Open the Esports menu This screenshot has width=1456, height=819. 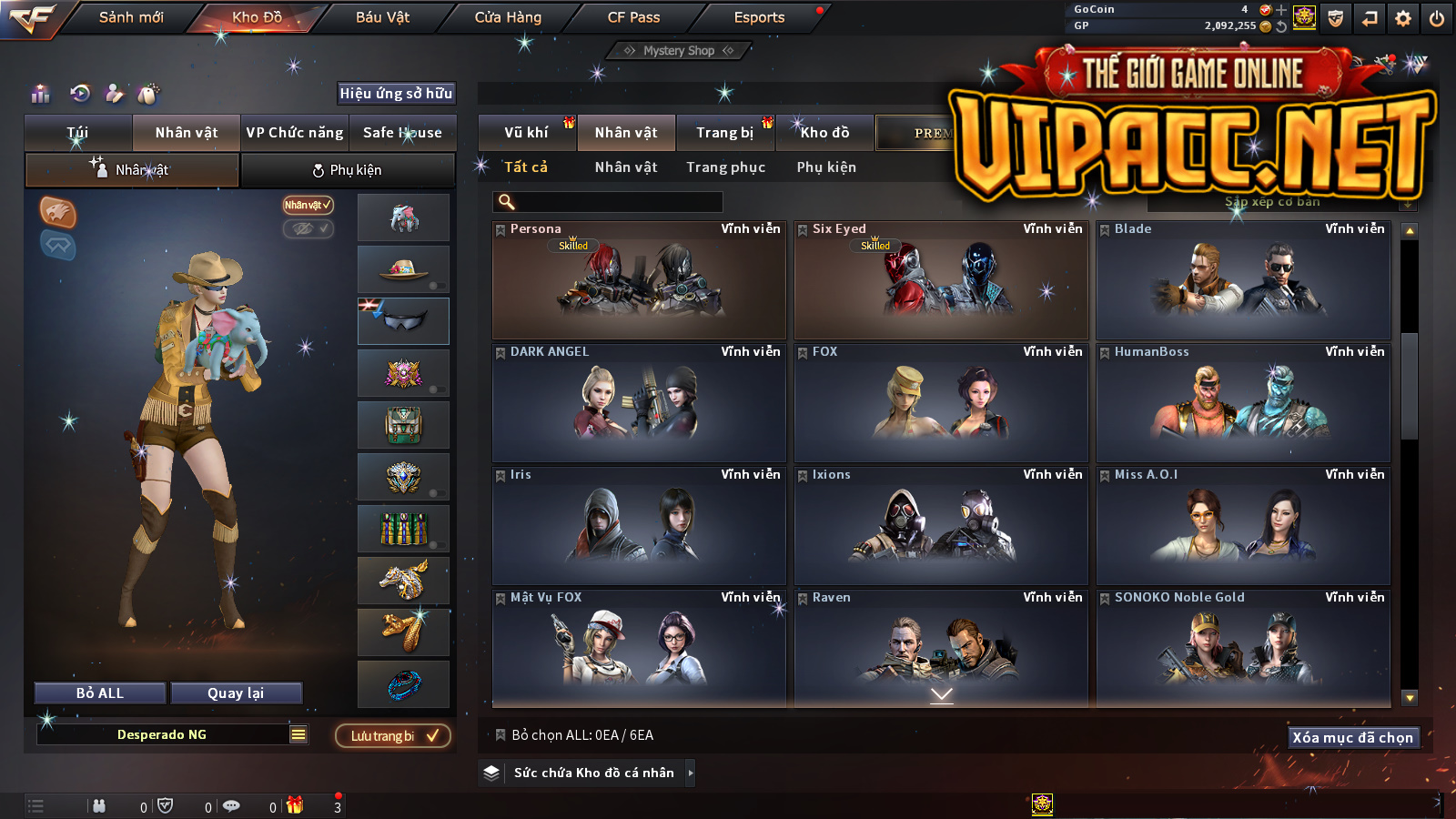(x=759, y=17)
